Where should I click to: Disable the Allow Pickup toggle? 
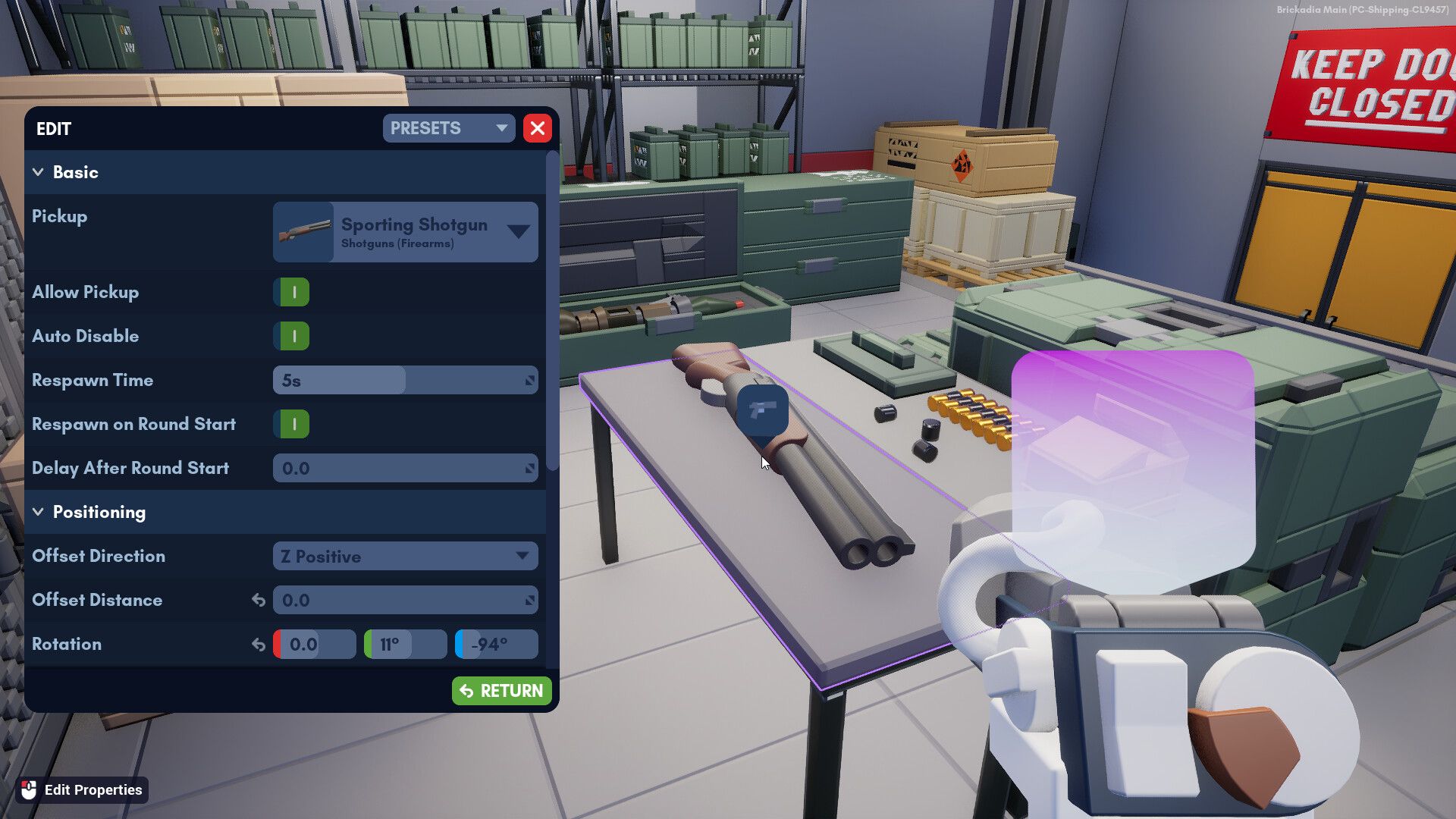(292, 292)
